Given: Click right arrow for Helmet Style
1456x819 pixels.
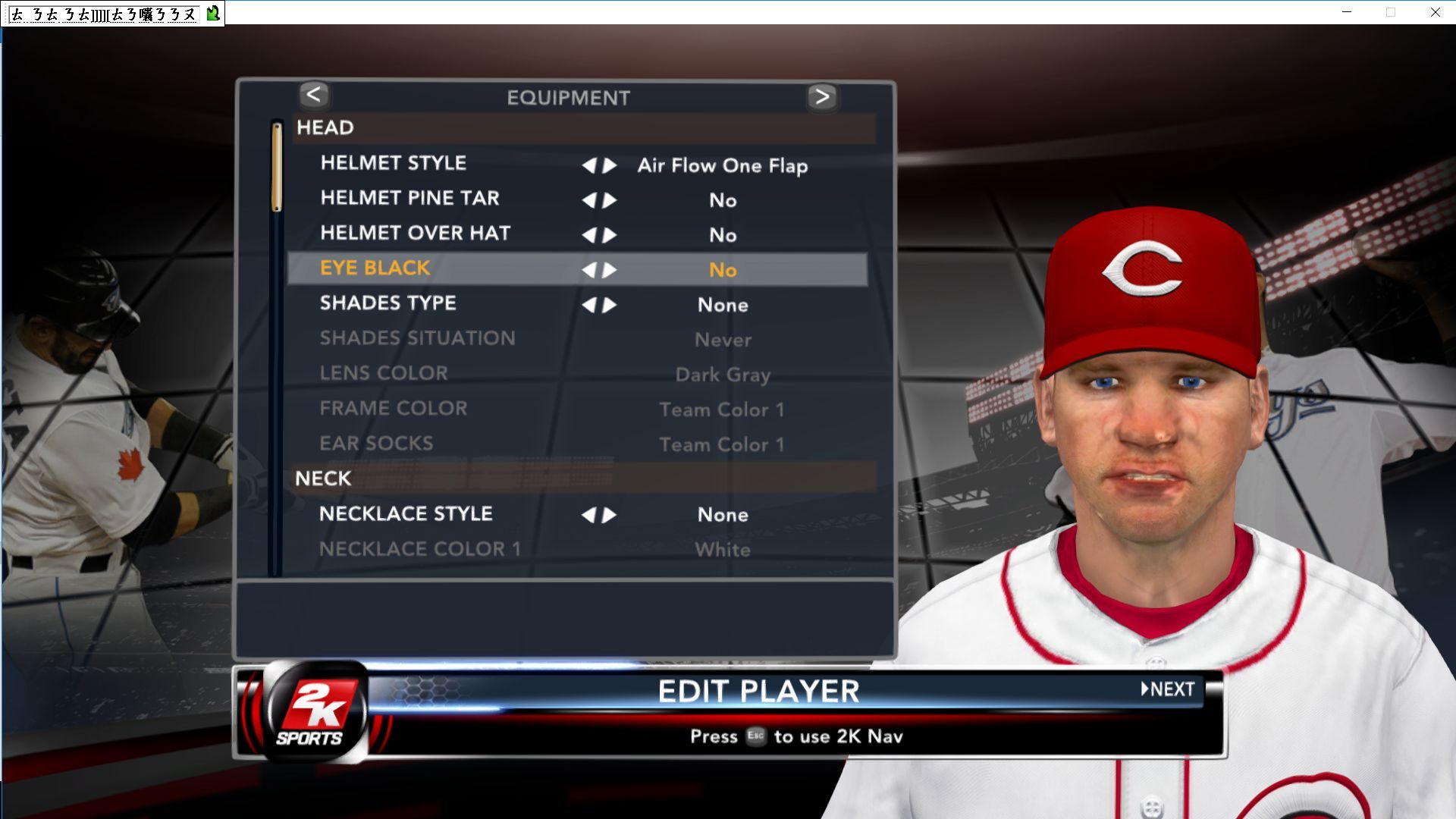Looking at the screenshot, I should coord(610,165).
